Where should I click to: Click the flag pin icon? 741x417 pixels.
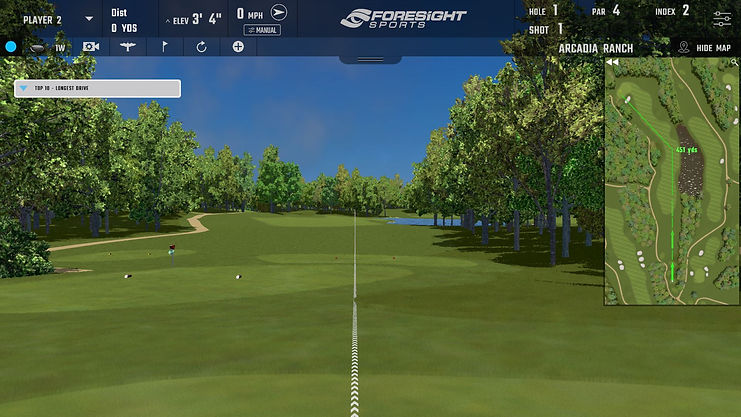164,47
